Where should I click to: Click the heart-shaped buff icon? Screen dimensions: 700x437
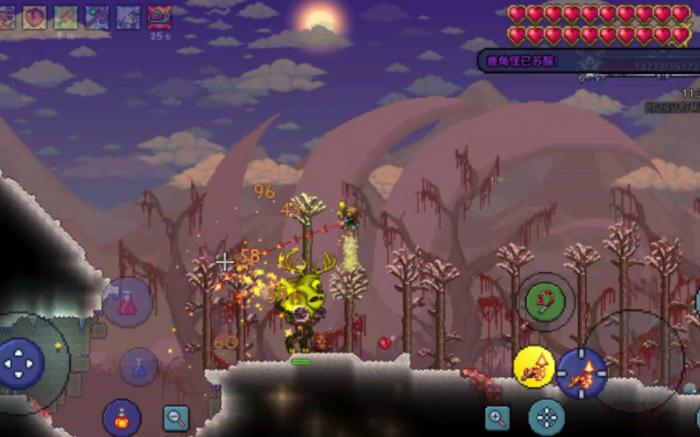click(x=36, y=16)
